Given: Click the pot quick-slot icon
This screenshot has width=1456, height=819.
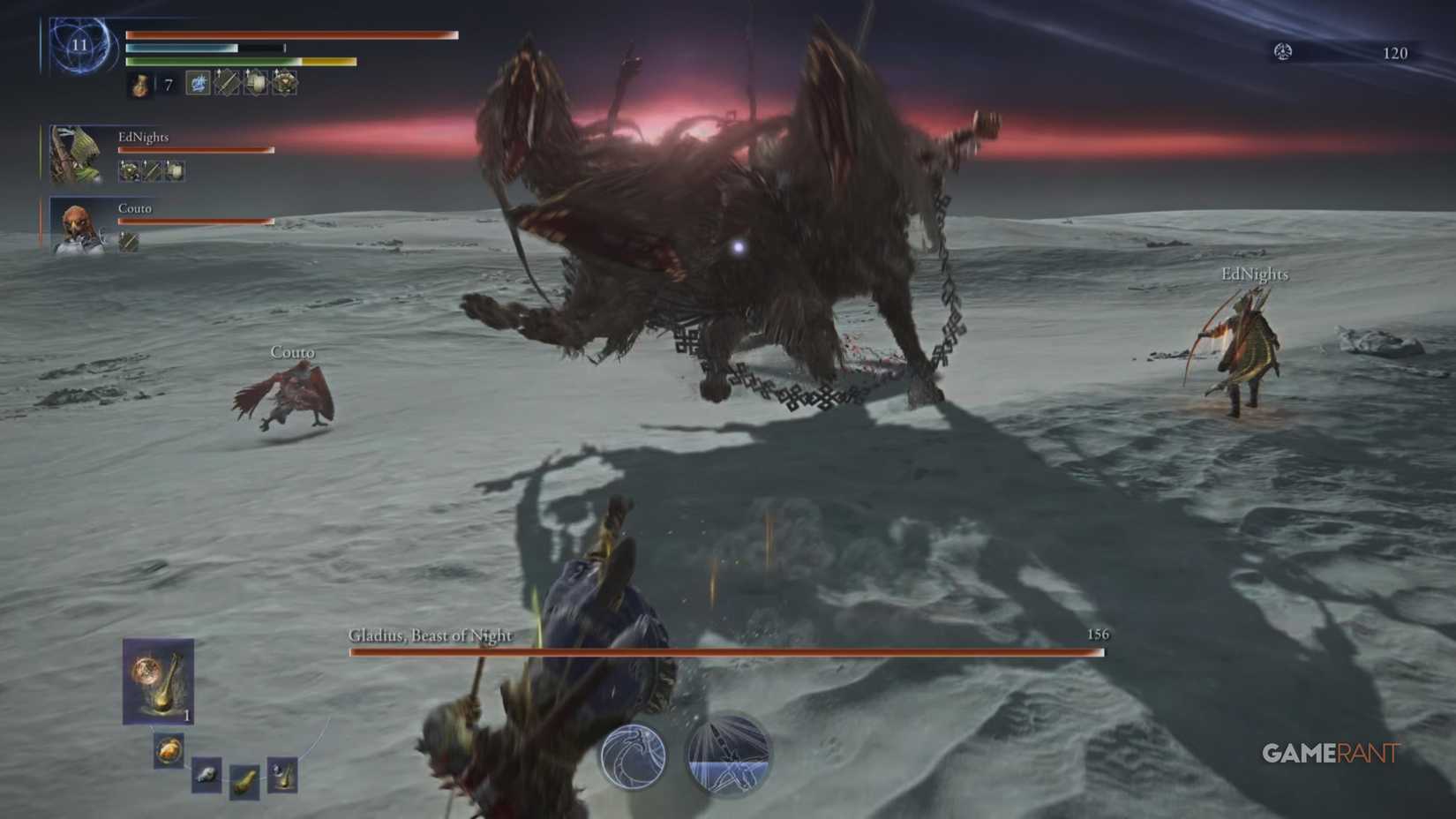Looking at the screenshot, I should (255, 85).
